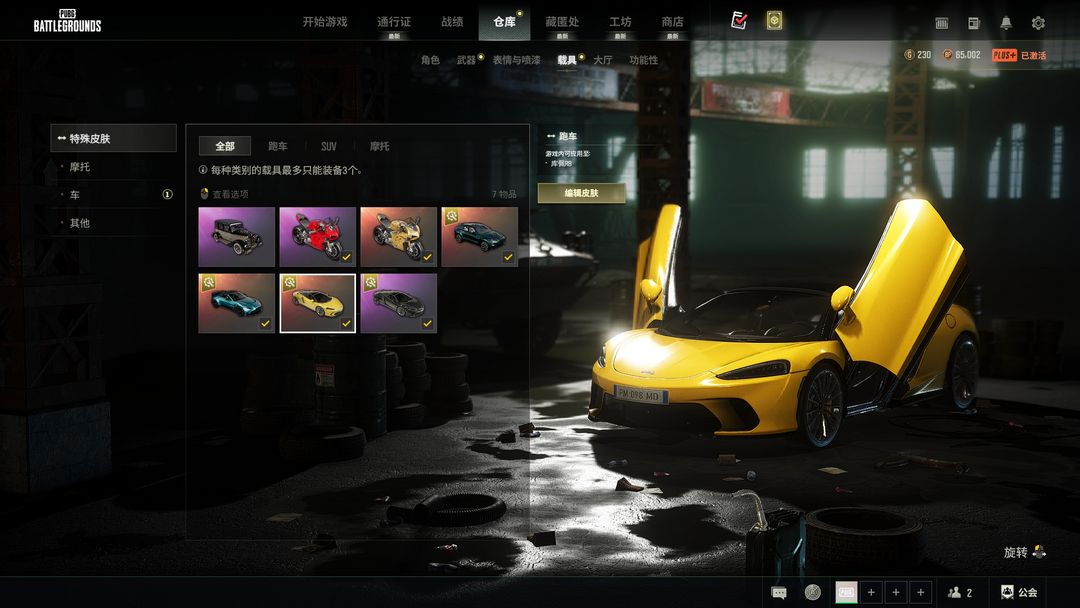Go to the 商店 store

click(672, 22)
